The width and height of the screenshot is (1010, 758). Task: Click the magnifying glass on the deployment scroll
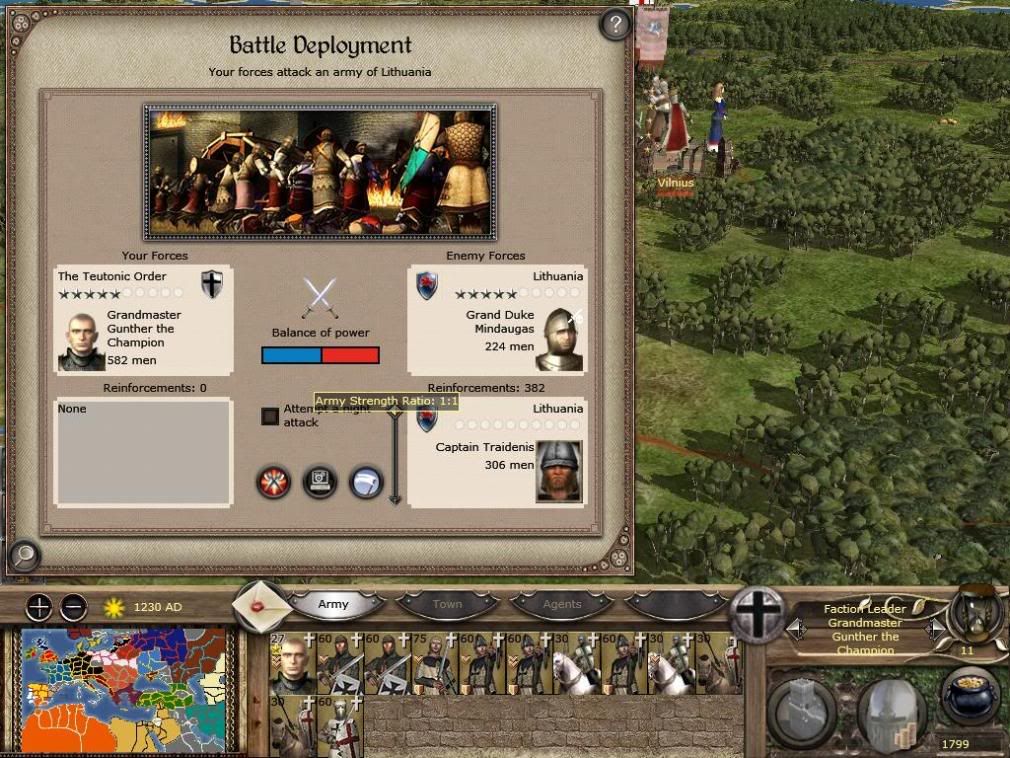click(23, 553)
